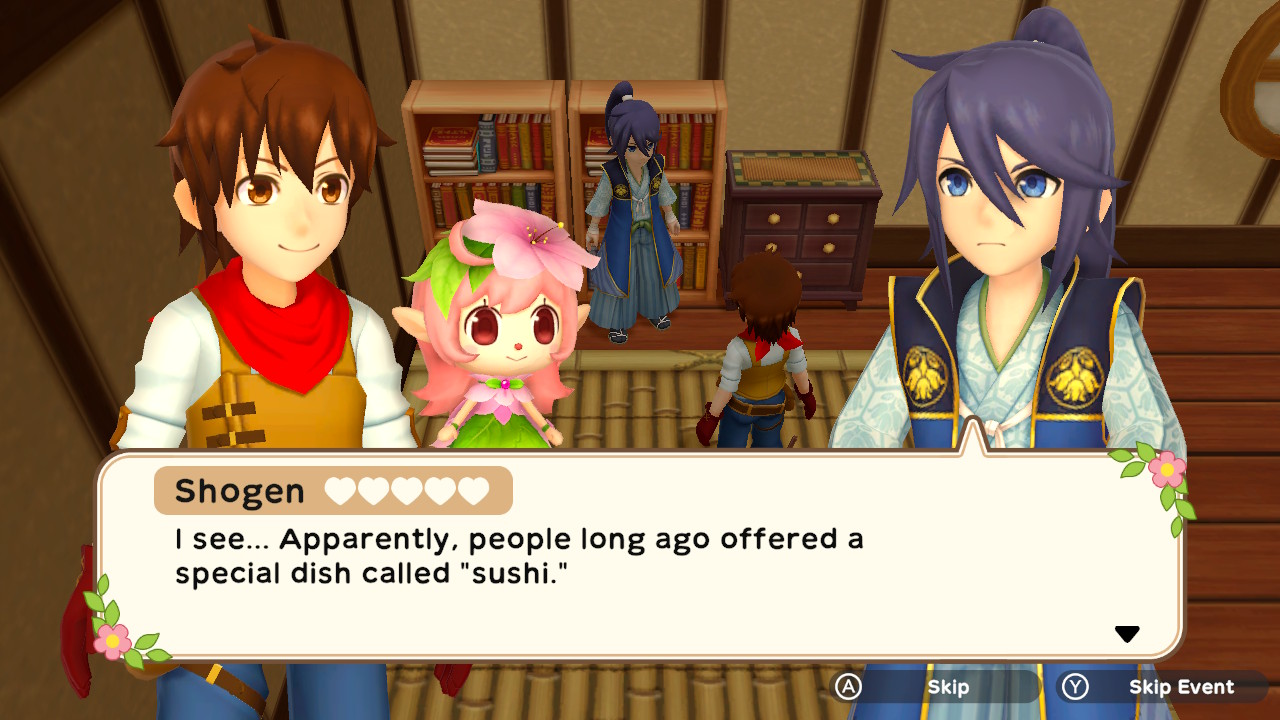Screen dimensions: 1280x720
Task: Click the first friendship heart icon
Action: pyautogui.click(x=339, y=490)
